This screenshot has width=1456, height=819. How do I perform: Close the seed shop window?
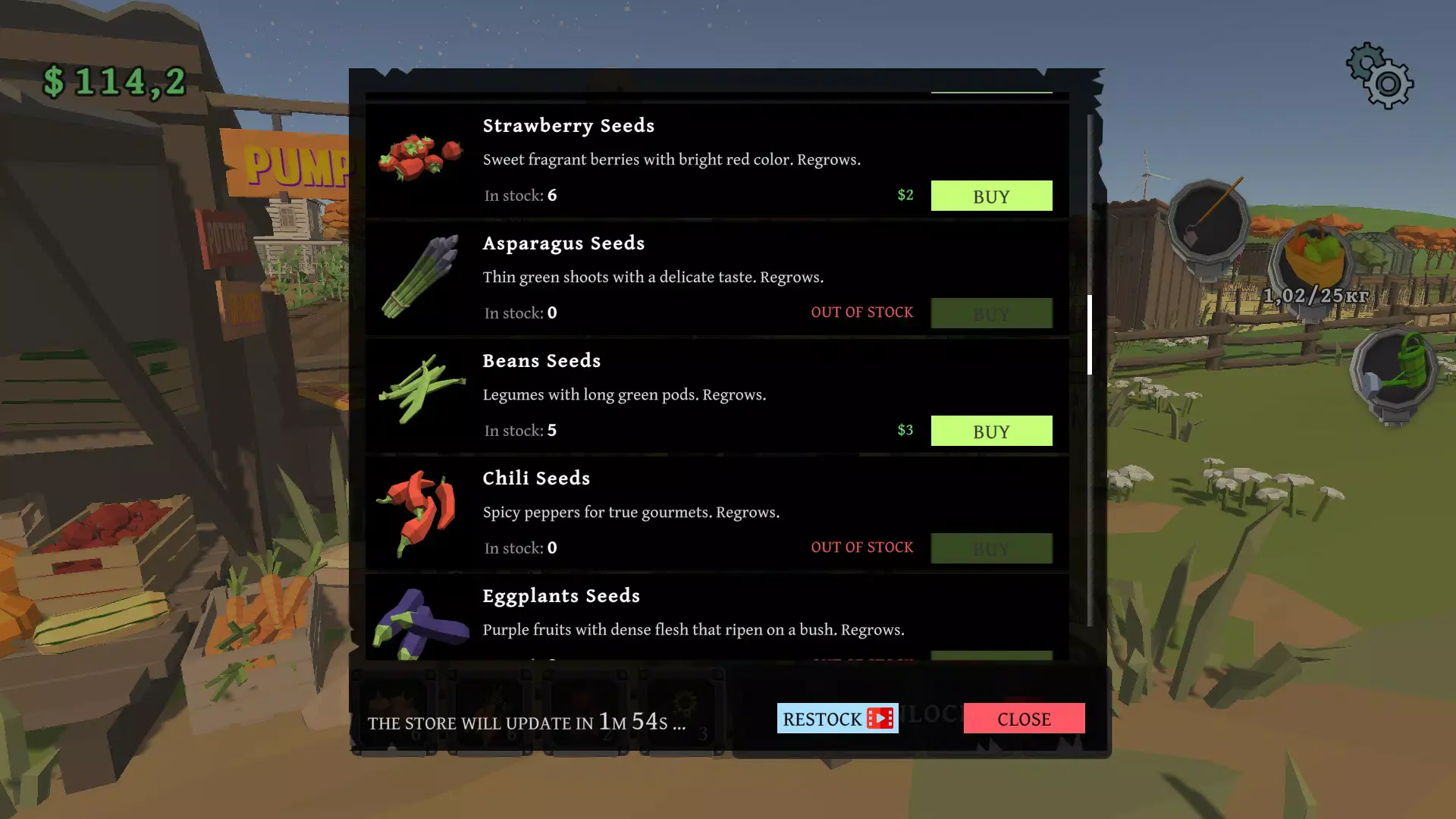1024,718
